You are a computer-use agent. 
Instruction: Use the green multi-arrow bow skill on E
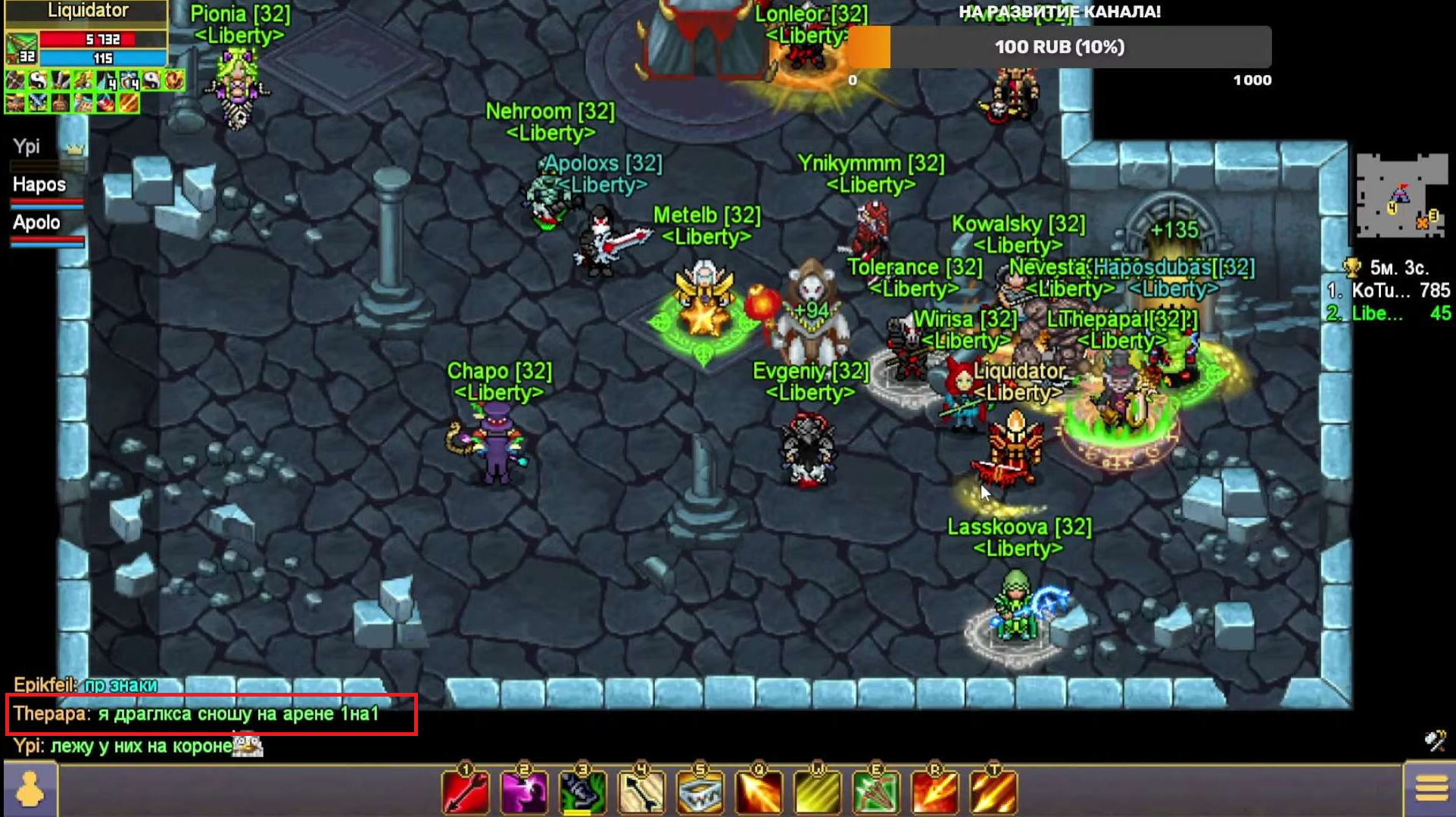tap(876, 792)
